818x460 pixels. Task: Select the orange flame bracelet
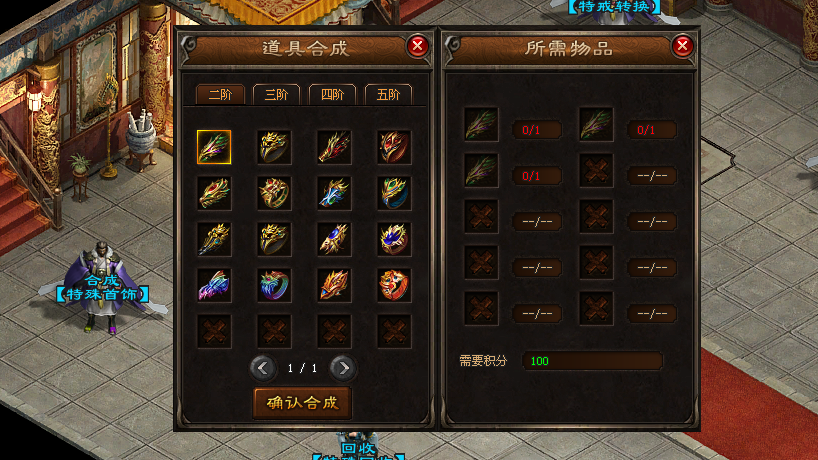point(334,285)
